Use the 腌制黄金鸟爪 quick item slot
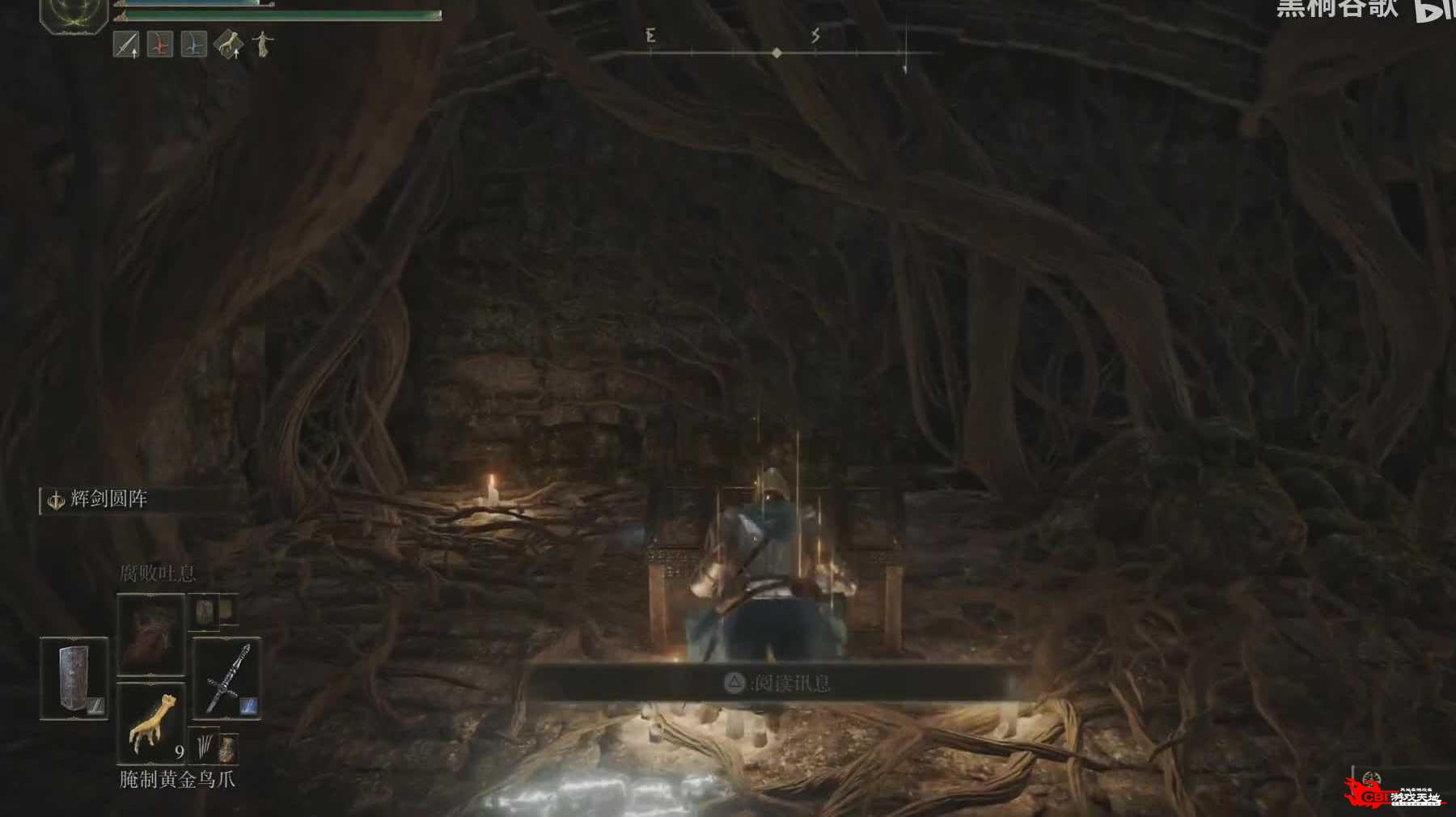Viewport: 1456px width, 817px height. click(x=151, y=722)
